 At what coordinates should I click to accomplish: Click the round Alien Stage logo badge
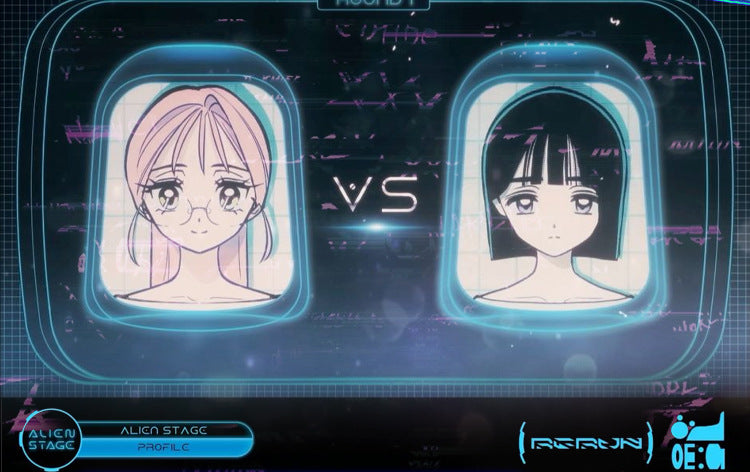[50, 439]
